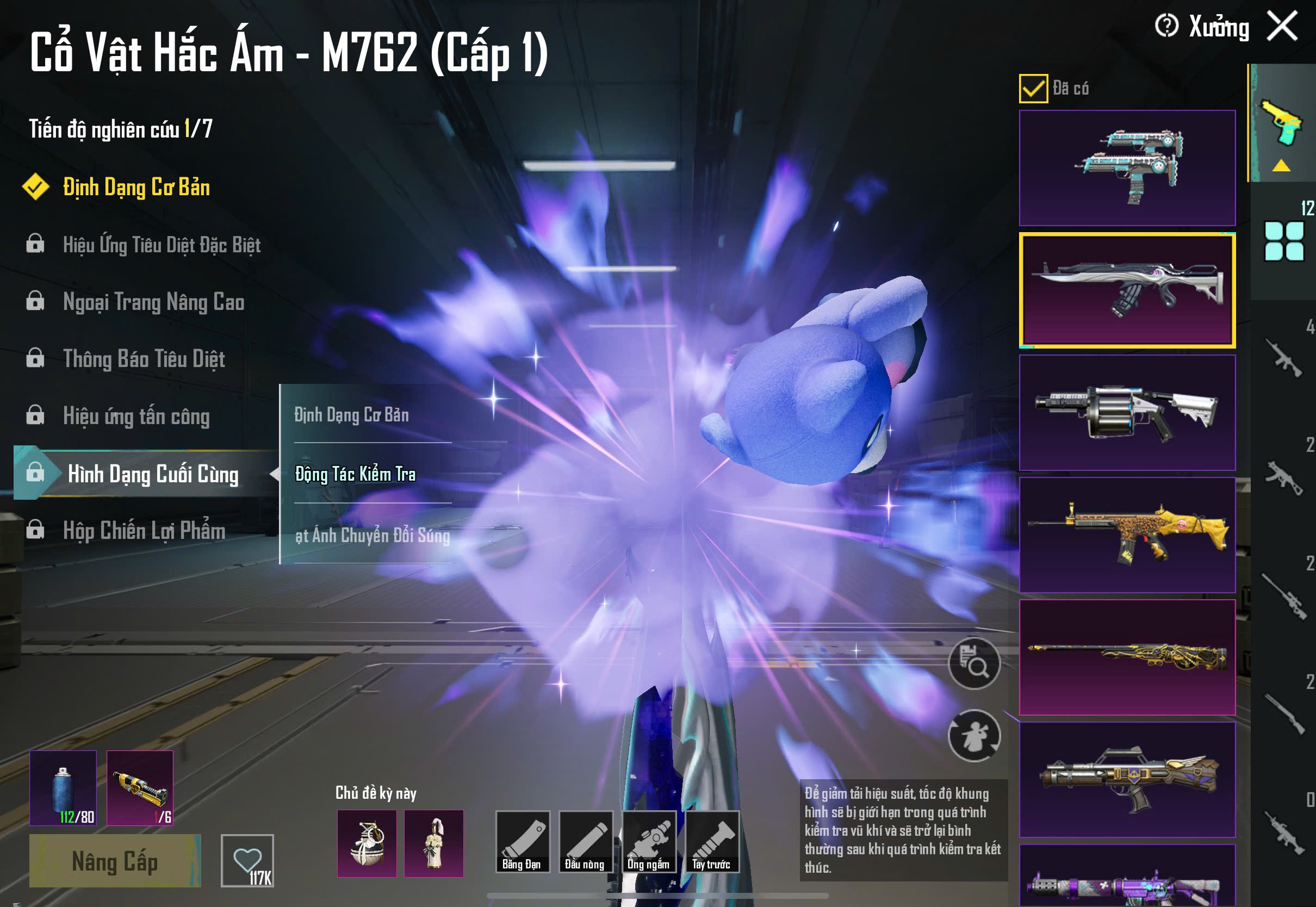Viewport: 1316px width, 907px height.
Task: Select the twin teal UZI skin thumbnail
Action: pos(1127,167)
